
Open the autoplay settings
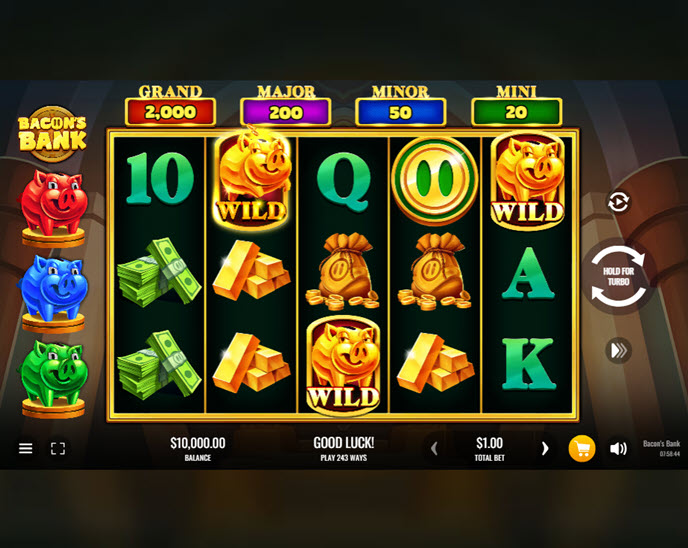[618, 202]
